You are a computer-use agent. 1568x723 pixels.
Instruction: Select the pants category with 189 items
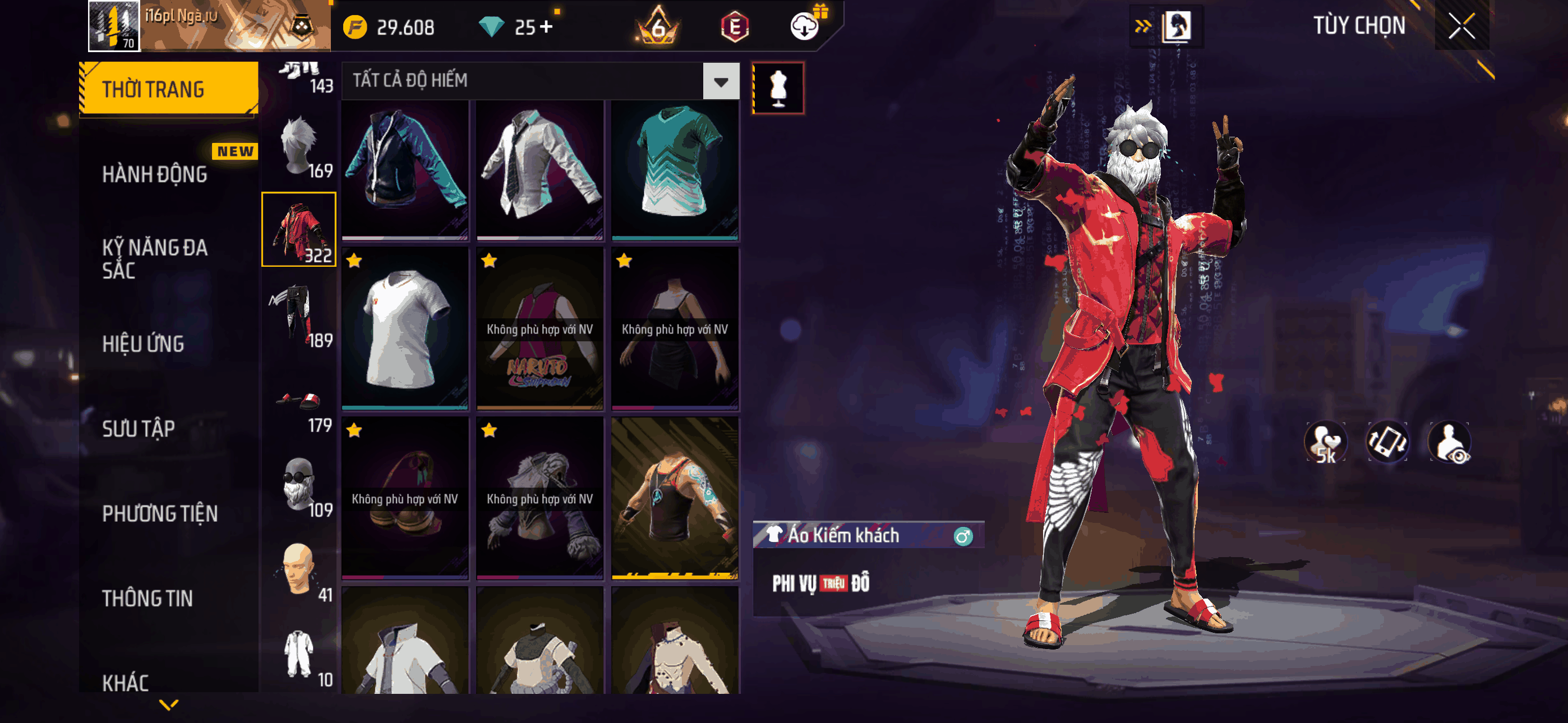pos(299,316)
